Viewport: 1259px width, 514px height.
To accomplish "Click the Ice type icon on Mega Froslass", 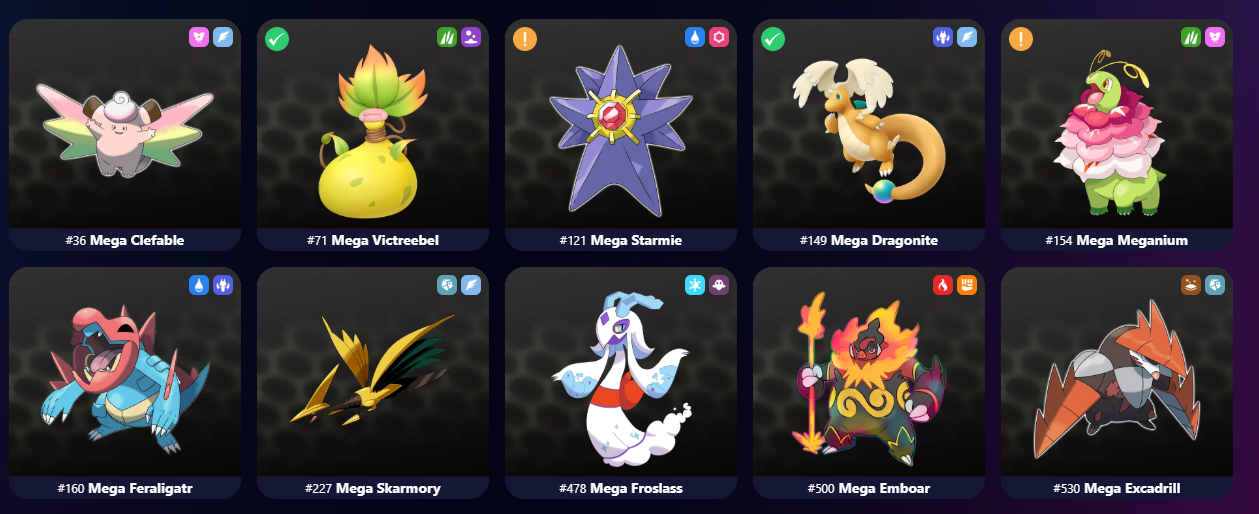I will coord(695,285).
